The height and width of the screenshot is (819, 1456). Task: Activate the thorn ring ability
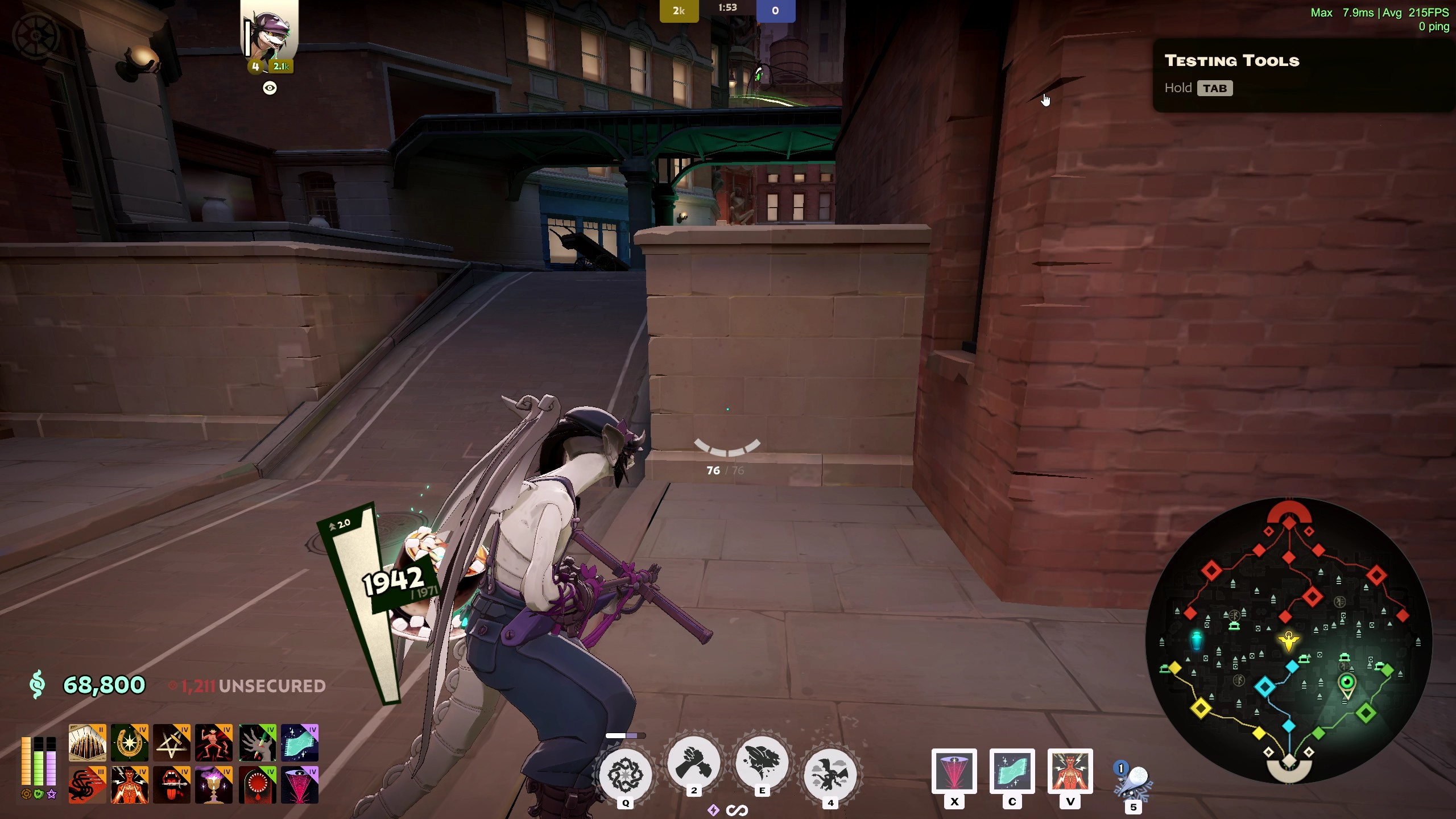[x=625, y=774]
